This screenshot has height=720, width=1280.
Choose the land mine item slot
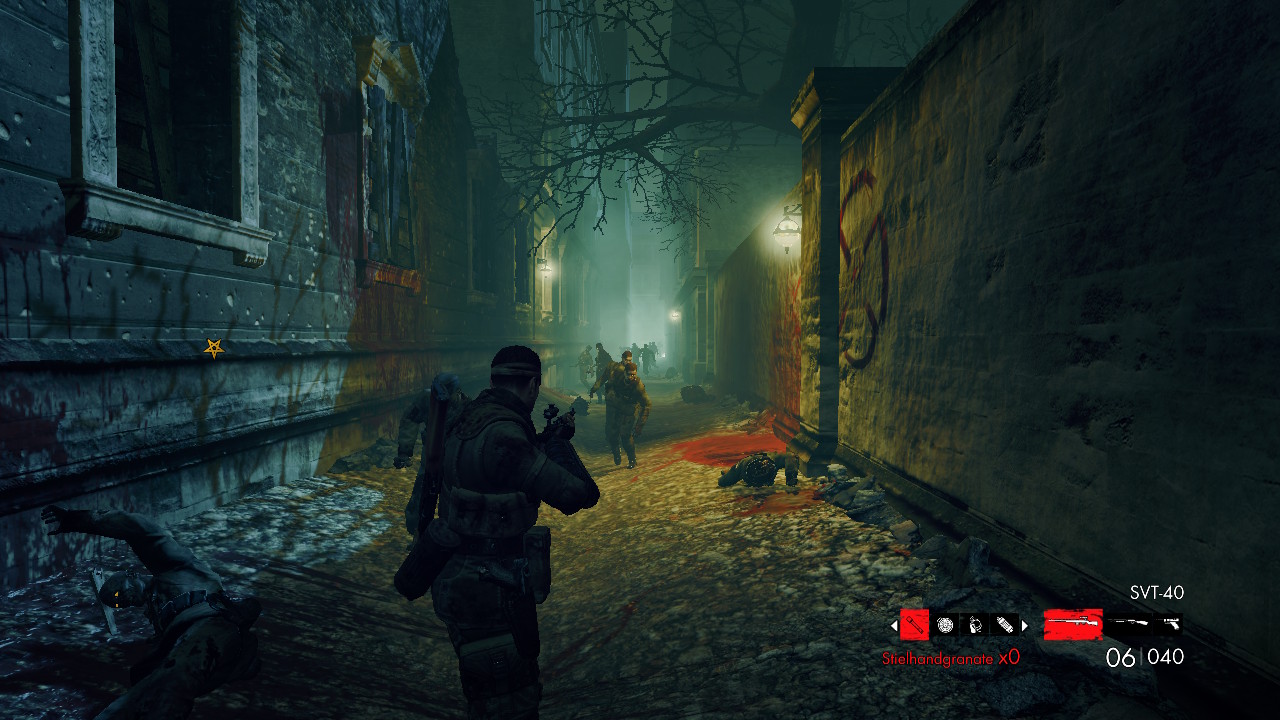coord(945,625)
